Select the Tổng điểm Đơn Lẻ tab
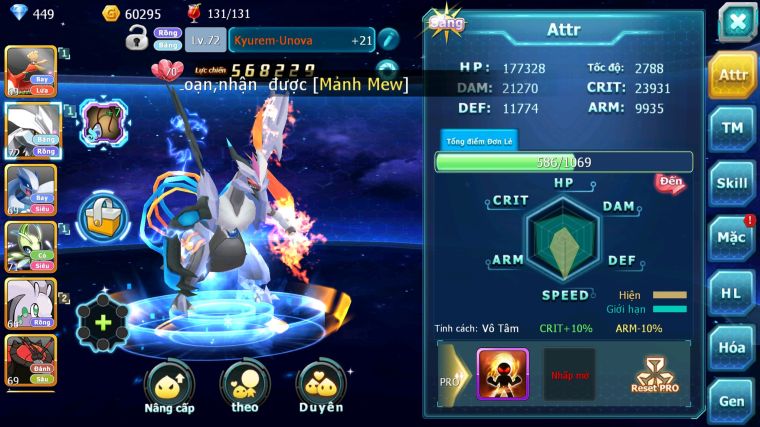 click(479, 141)
